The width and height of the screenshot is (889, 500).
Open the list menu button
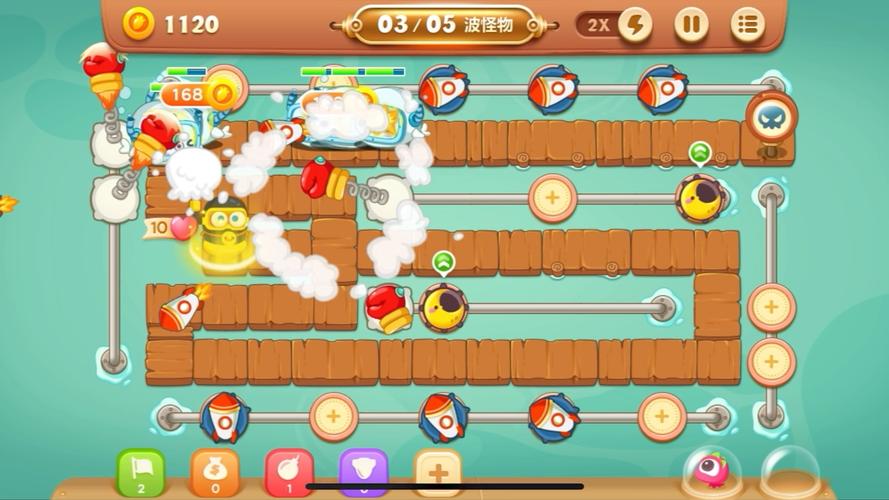click(x=747, y=25)
